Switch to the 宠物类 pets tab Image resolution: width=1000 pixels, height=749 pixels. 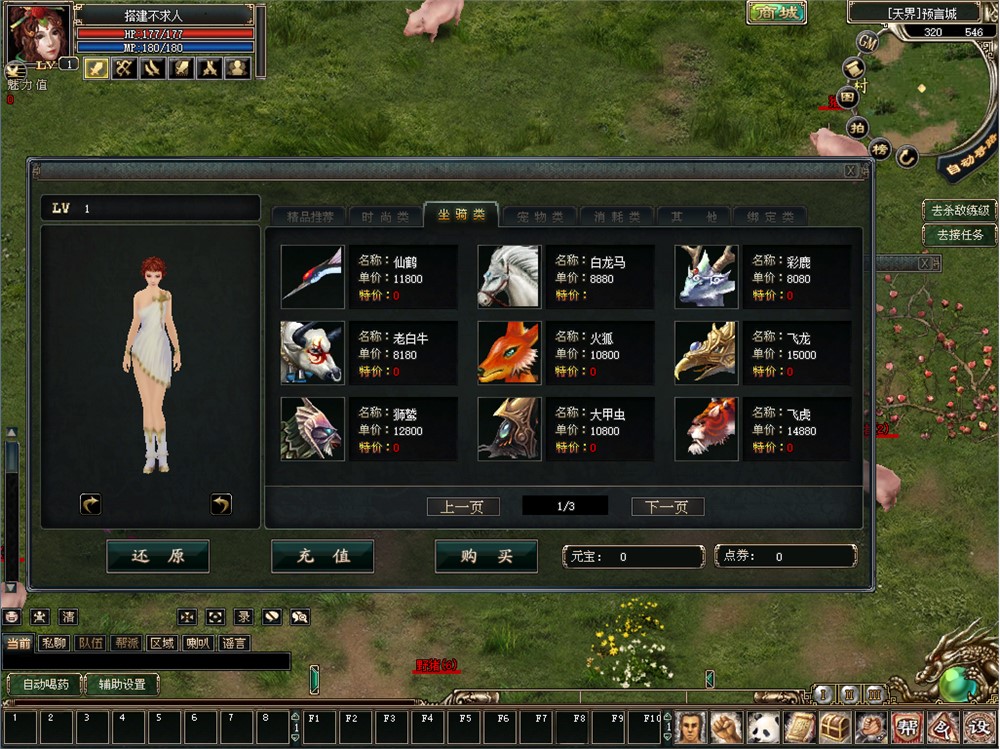540,216
